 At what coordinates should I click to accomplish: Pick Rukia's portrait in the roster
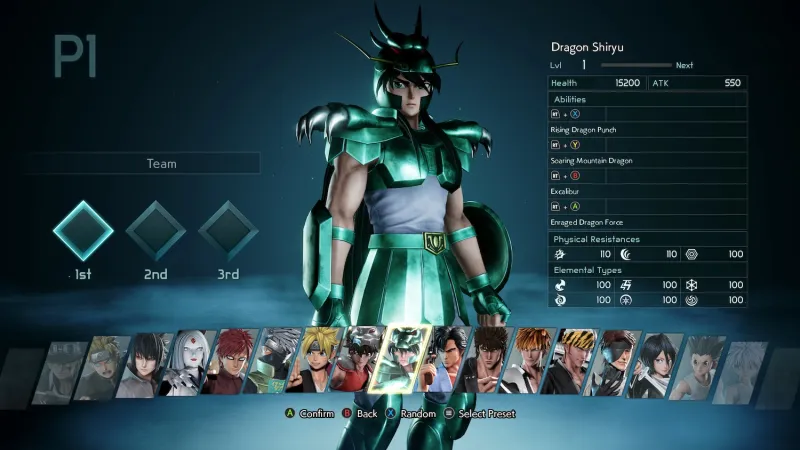tap(658, 365)
